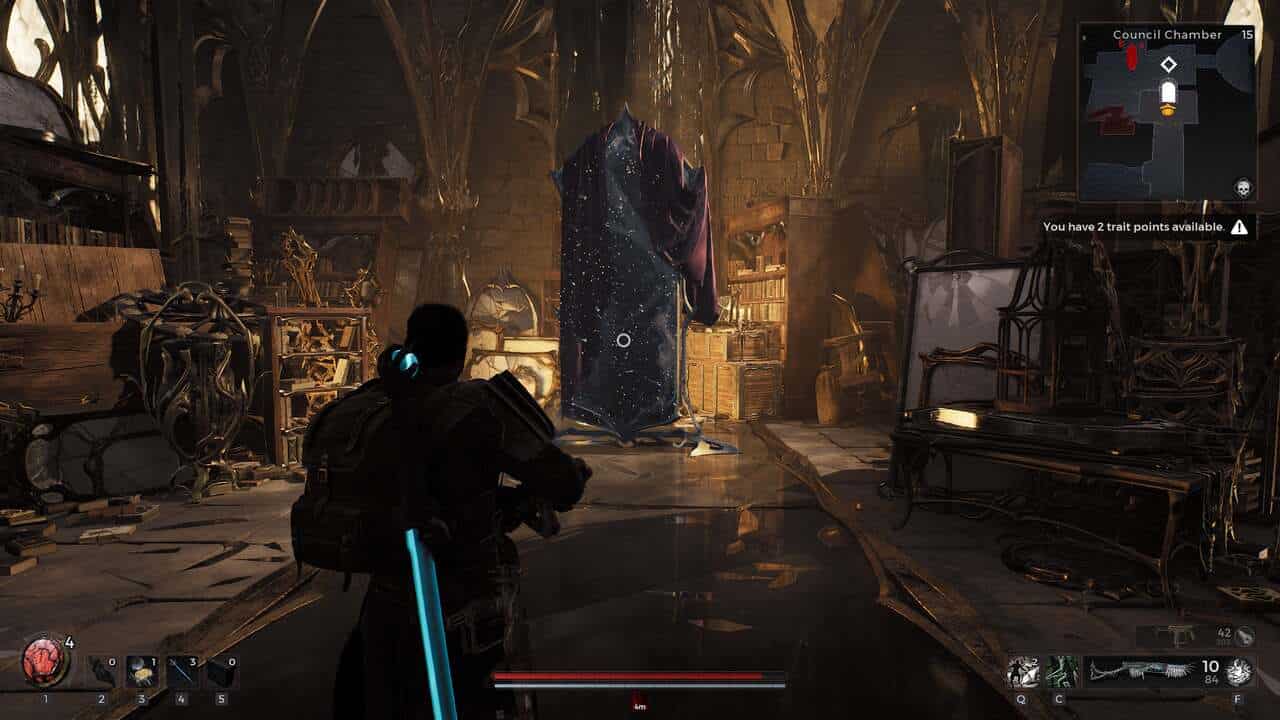This screenshot has height=720, width=1280.
Task: Select the consumable slot with gold coins
Action: point(141,671)
